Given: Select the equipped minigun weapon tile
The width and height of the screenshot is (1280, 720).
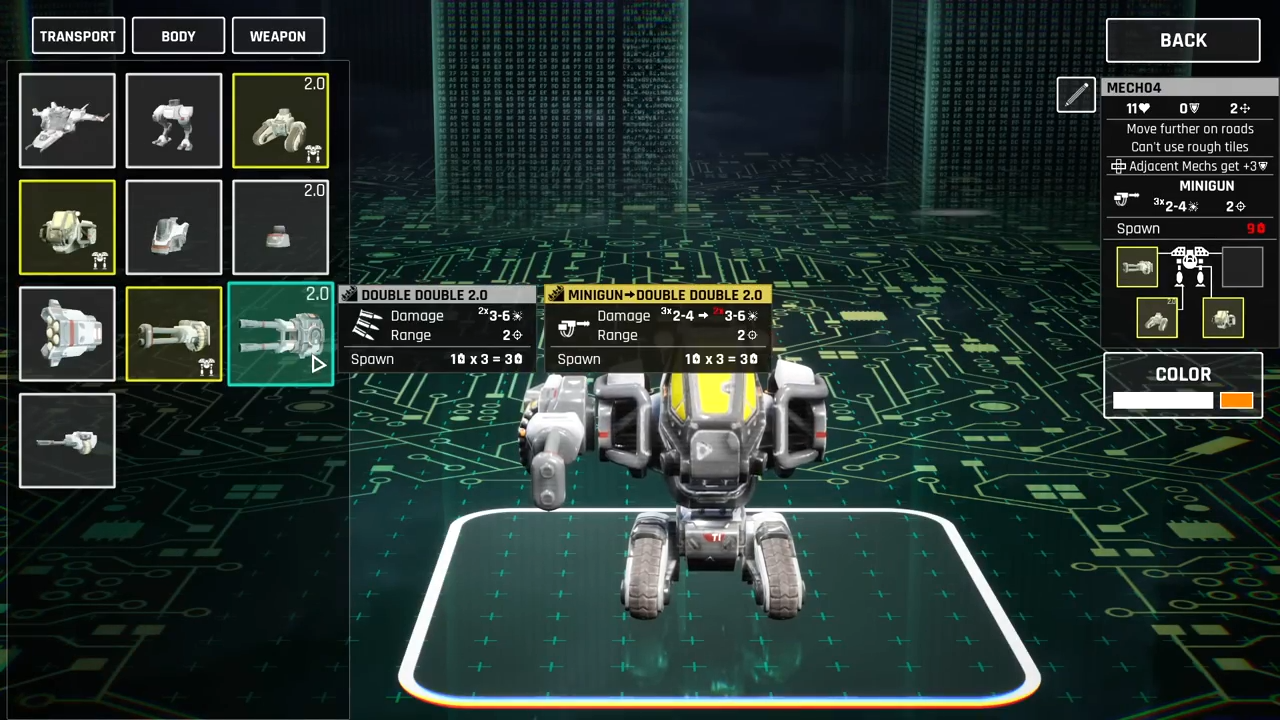Looking at the screenshot, I should tap(174, 334).
